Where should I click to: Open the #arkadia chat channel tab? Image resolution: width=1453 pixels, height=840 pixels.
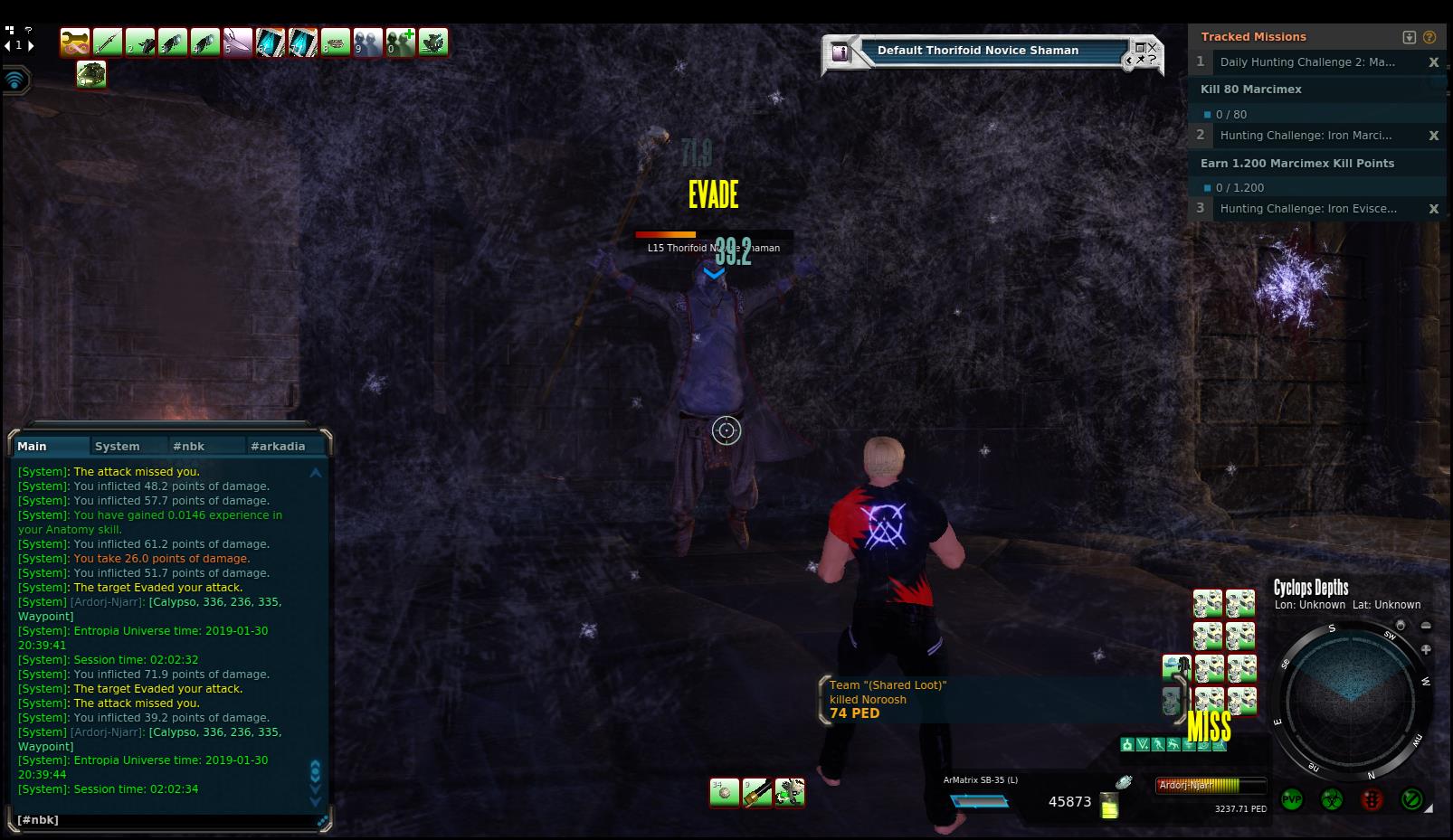[x=278, y=446]
